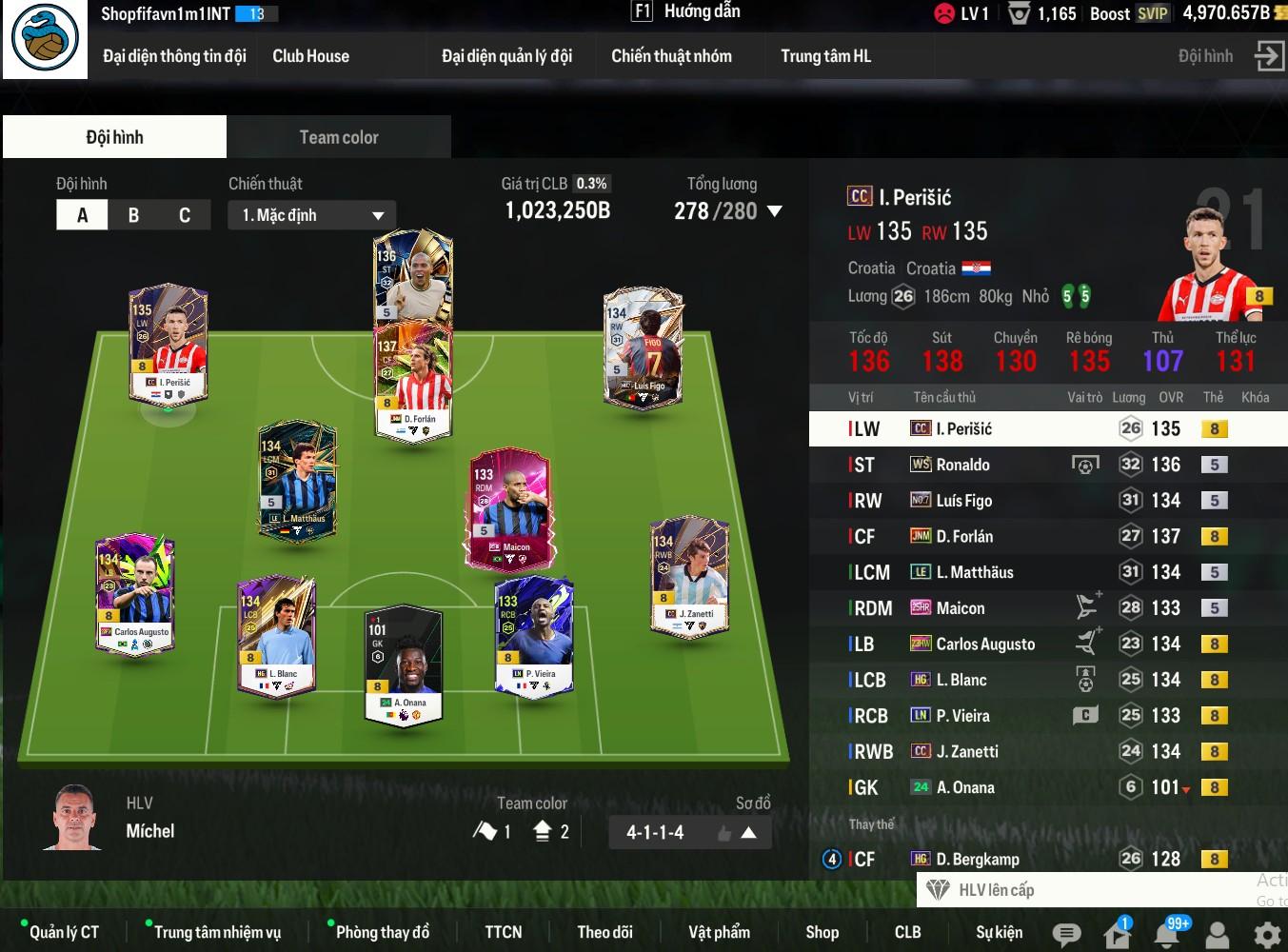Screen dimensions: 1288x952
Task: Switch to the Team color tab
Action: (x=338, y=137)
